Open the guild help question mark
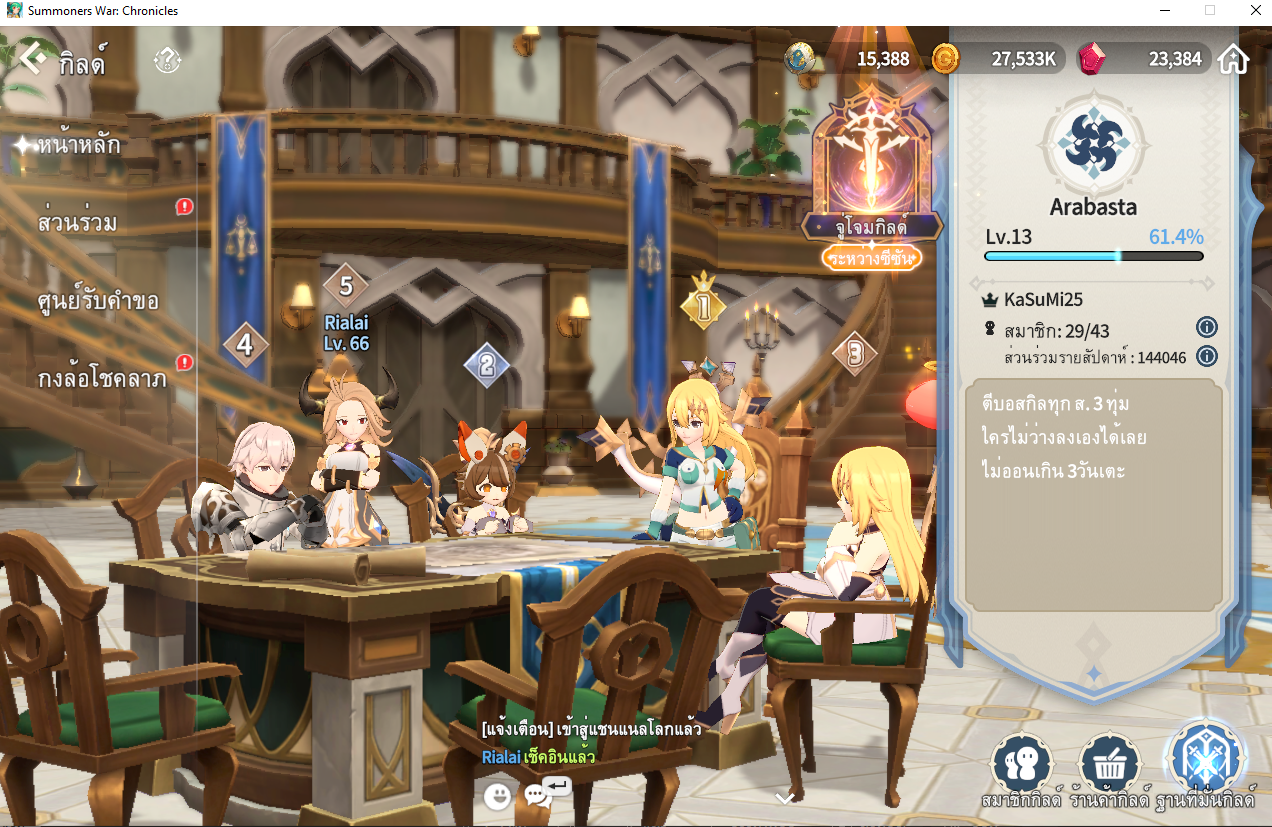Image resolution: width=1272 pixels, height=827 pixels. click(x=167, y=61)
